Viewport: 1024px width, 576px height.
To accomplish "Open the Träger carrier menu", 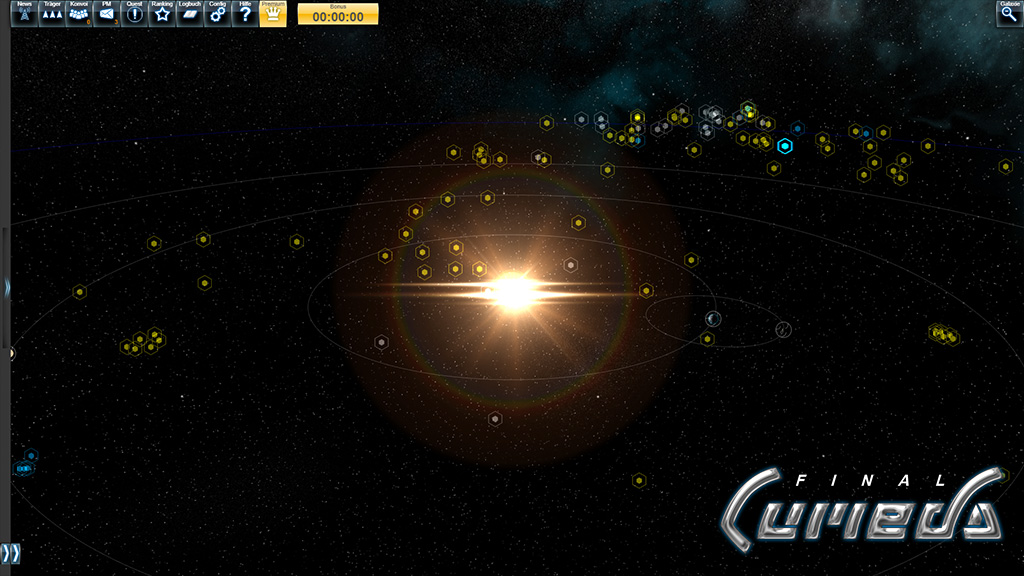I will pyautogui.click(x=52, y=13).
